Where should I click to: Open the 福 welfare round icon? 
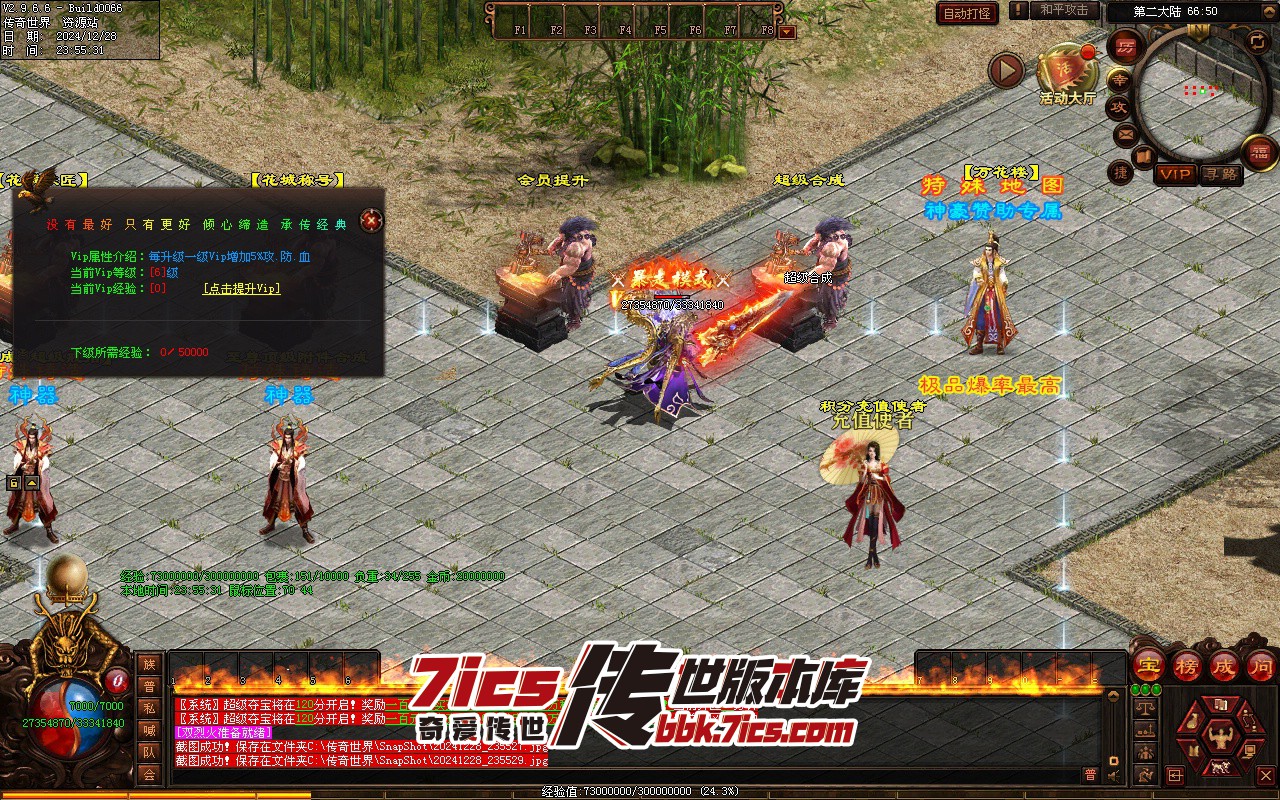(1259, 153)
